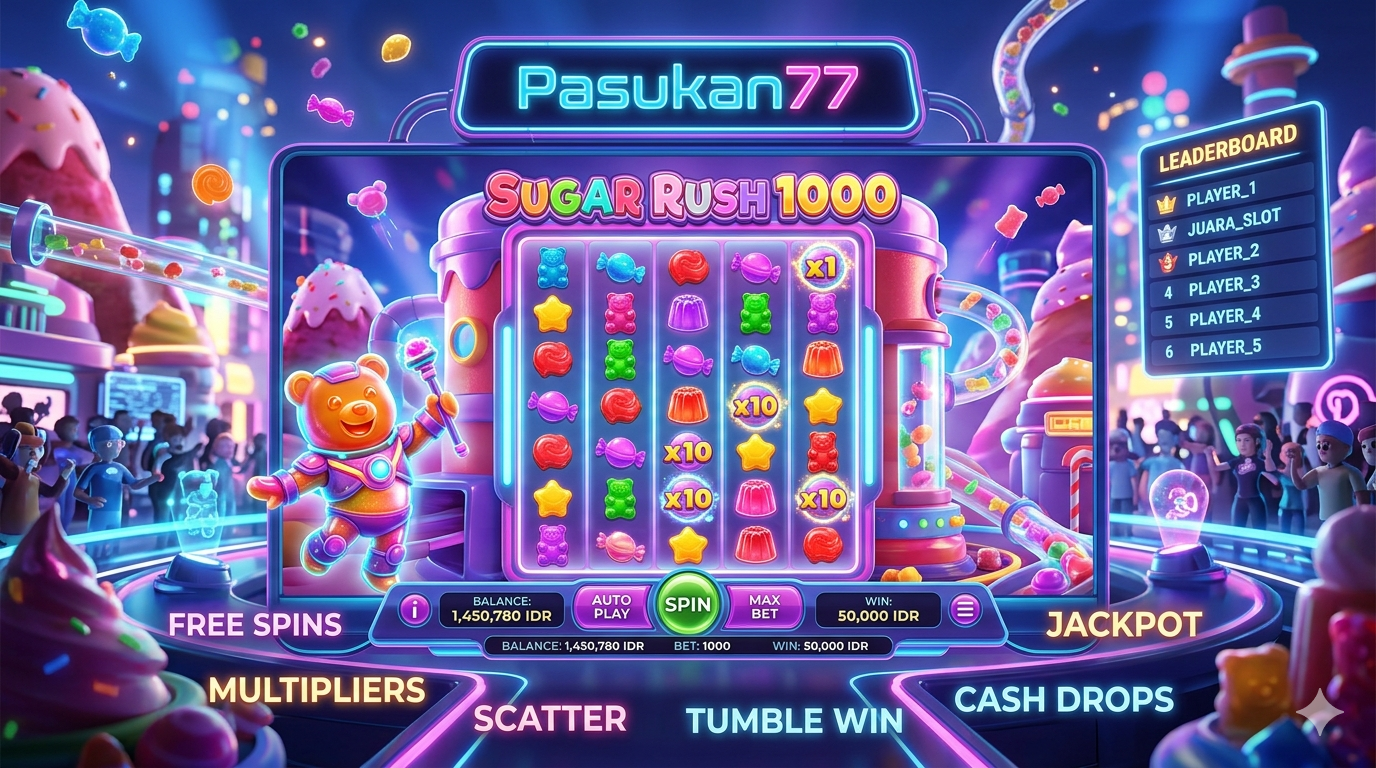The height and width of the screenshot is (768, 1376).
Task: Choose the TUMBLE WIN feature label
Action: point(794,719)
